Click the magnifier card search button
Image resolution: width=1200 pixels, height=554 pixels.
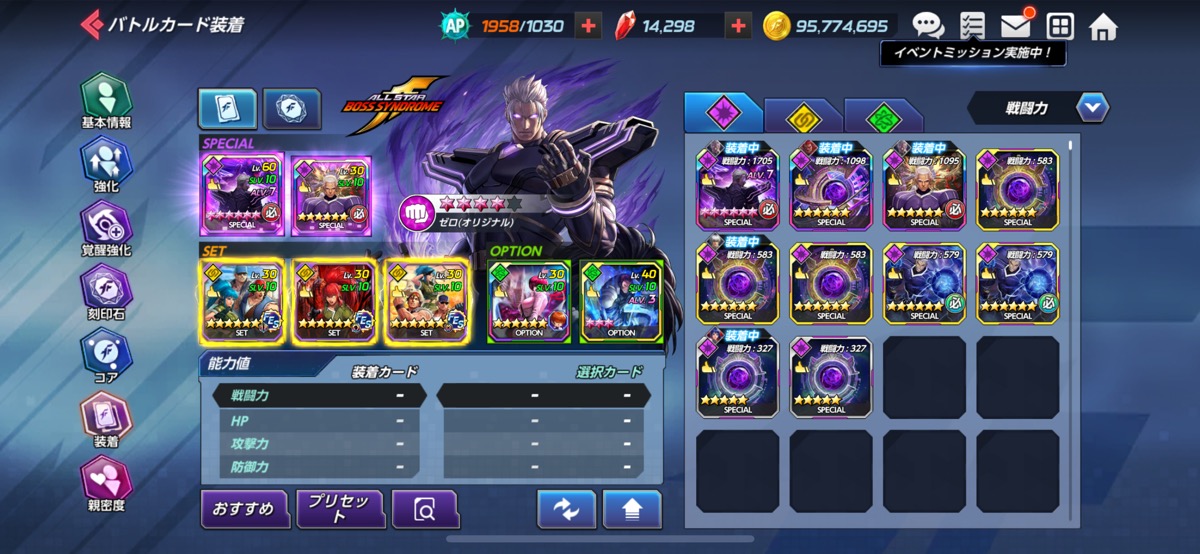pyautogui.click(x=424, y=510)
